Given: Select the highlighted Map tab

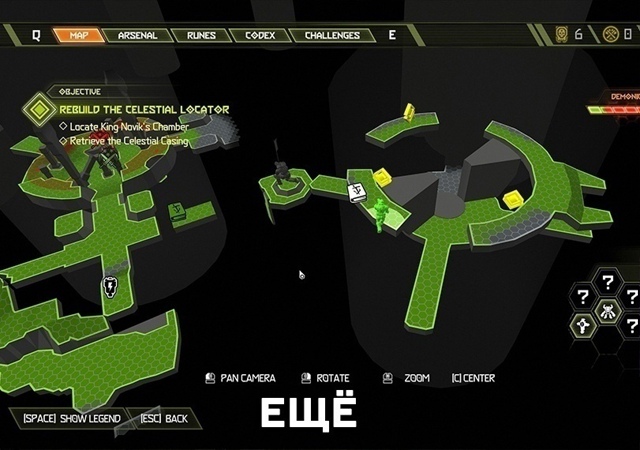Looking at the screenshot, I should pos(78,35).
